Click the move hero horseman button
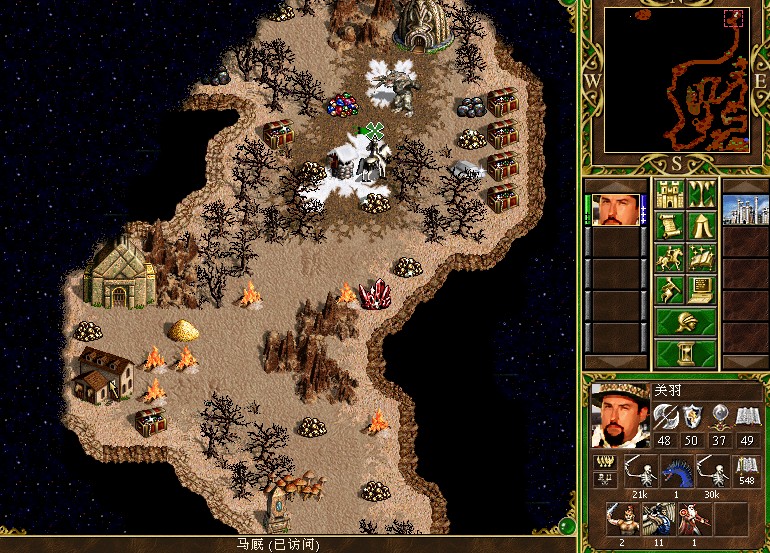This screenshot has height=553, width=770. [x=670, y=258]
